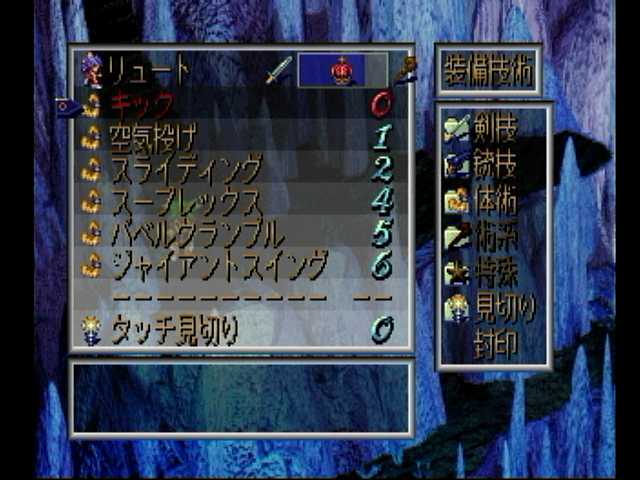The height and width of the screenshot is (480, 640).
Task: Choose the 封印 seal option
Action: [x=495, y=344]
